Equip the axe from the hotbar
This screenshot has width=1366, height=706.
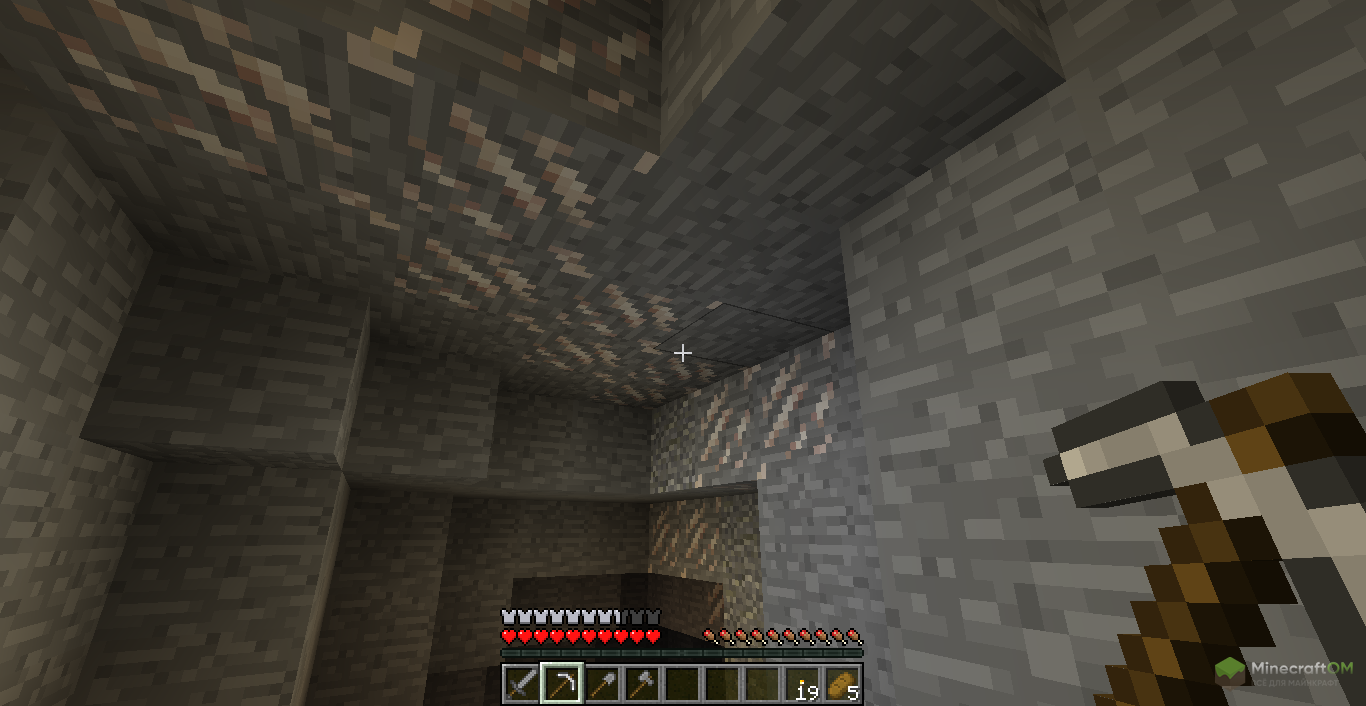[x=641, y=685]
